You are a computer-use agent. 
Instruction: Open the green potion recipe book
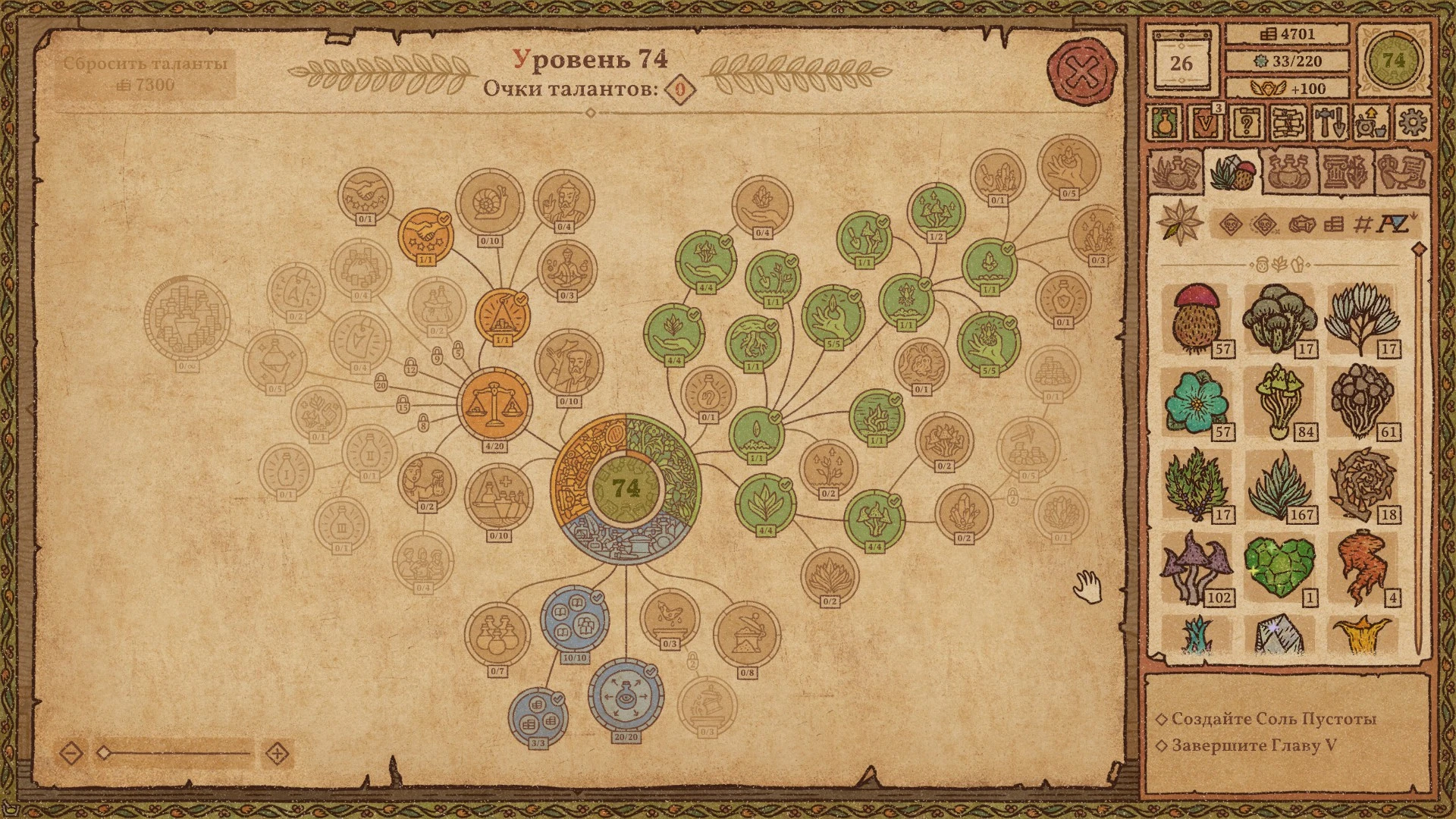1163,122
